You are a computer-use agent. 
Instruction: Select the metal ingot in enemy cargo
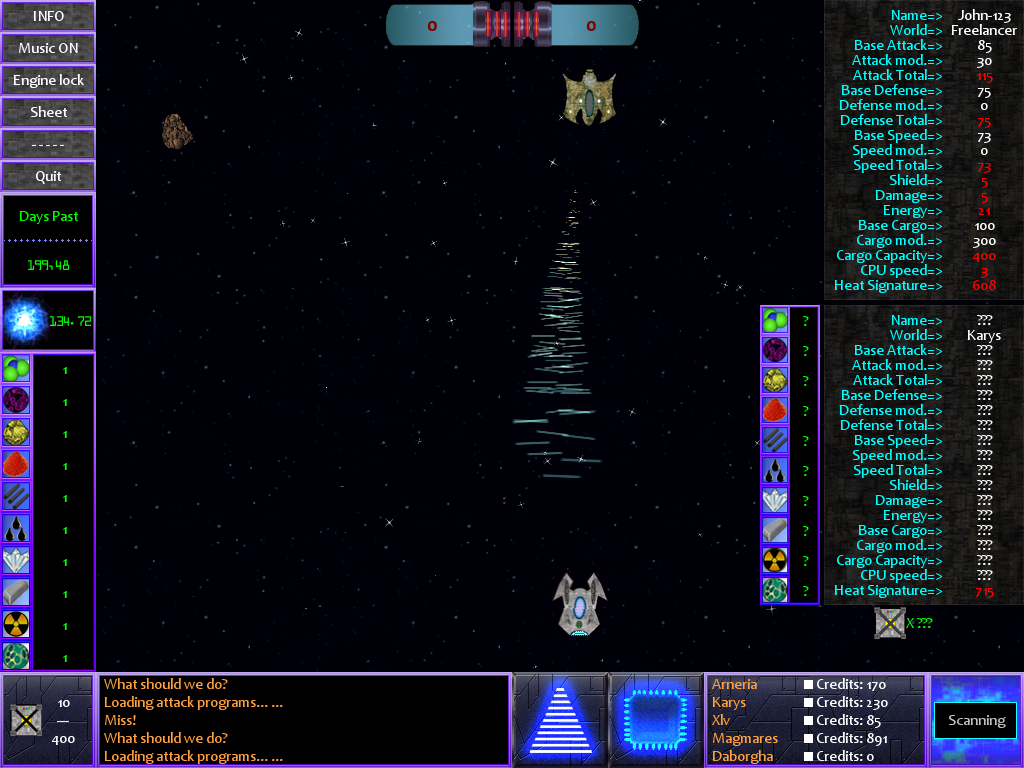(x=775, y=530)
